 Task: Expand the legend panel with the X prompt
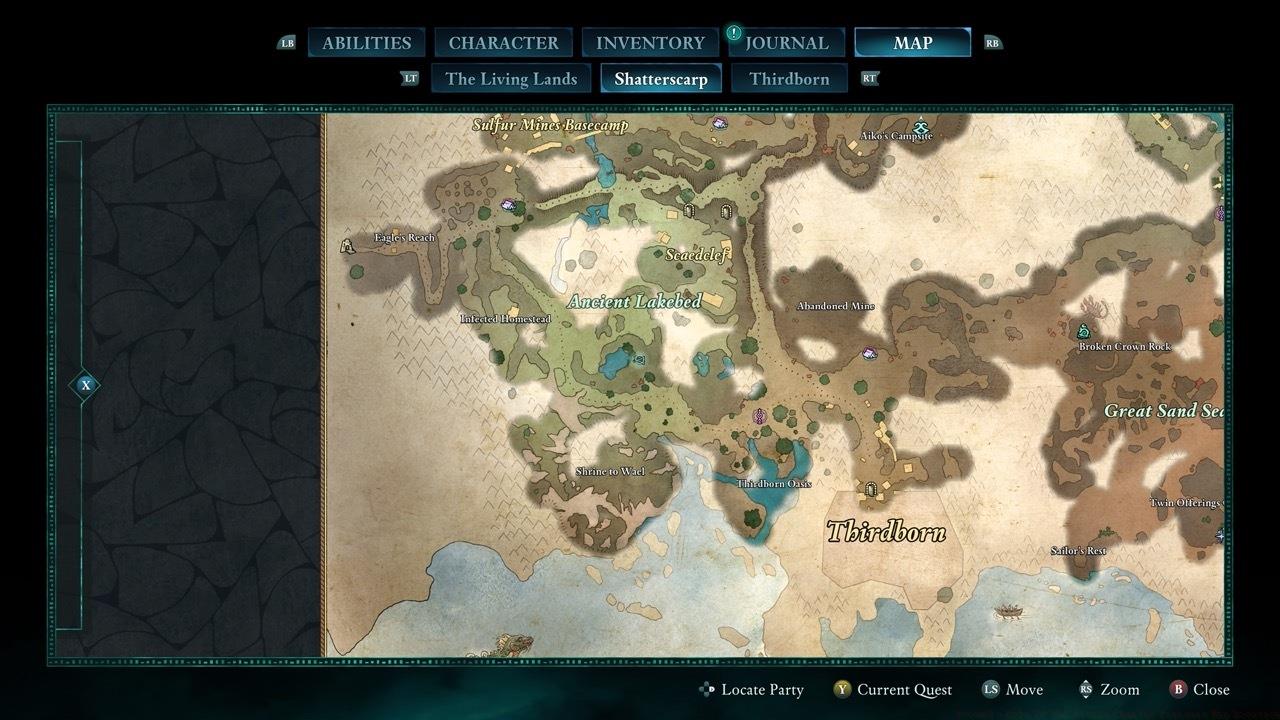pyautogui.click(x=85, y=384)
